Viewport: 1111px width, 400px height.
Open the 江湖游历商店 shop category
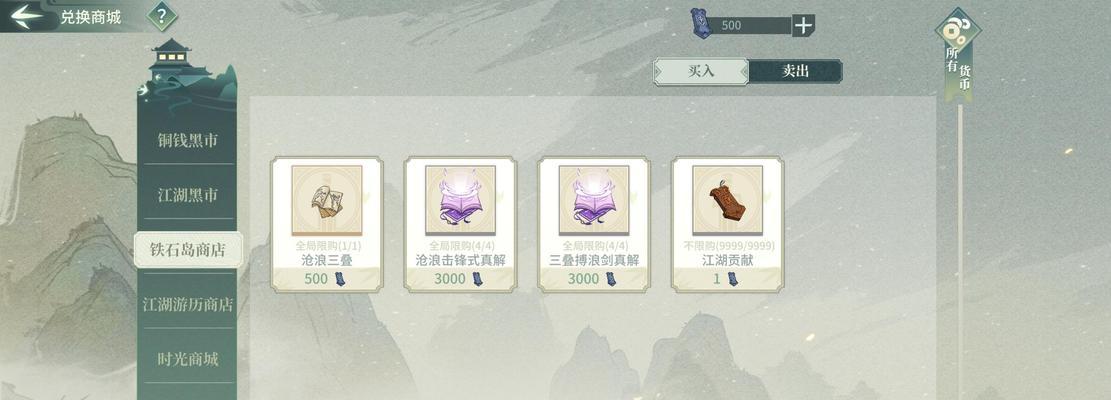[187, 304]
